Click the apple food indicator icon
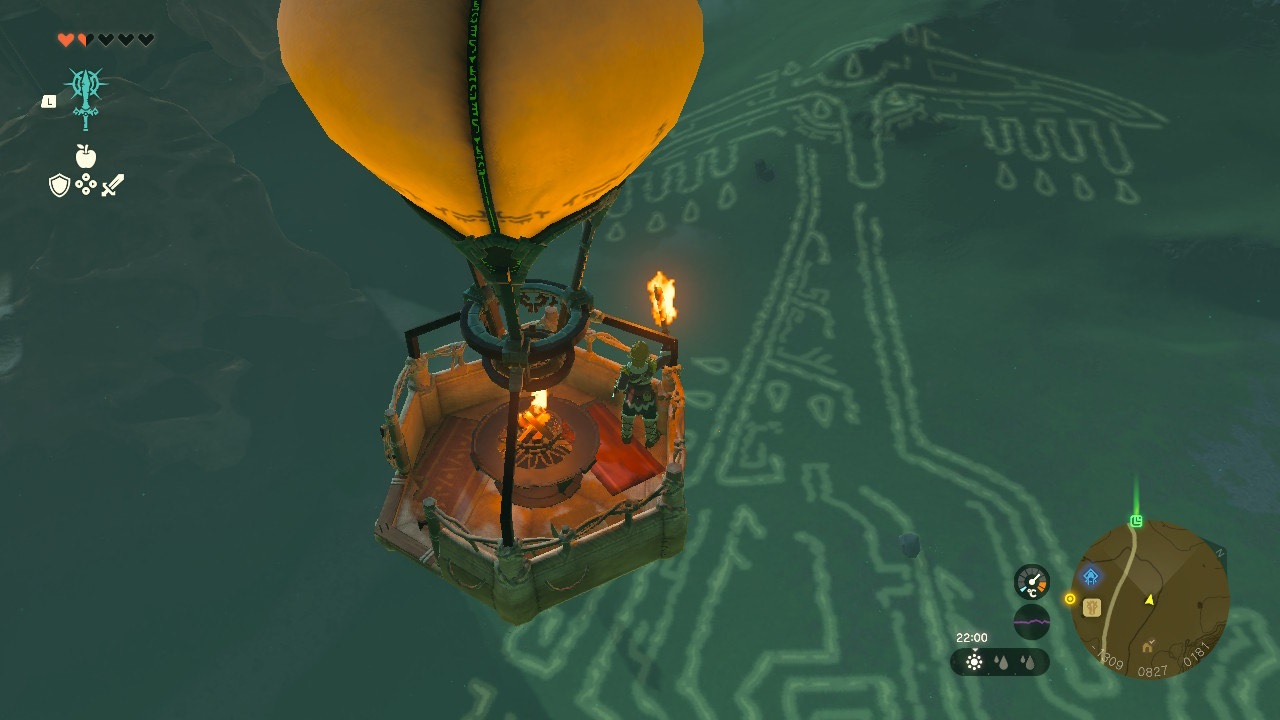 pyautogui.click(x=85, y=155)
